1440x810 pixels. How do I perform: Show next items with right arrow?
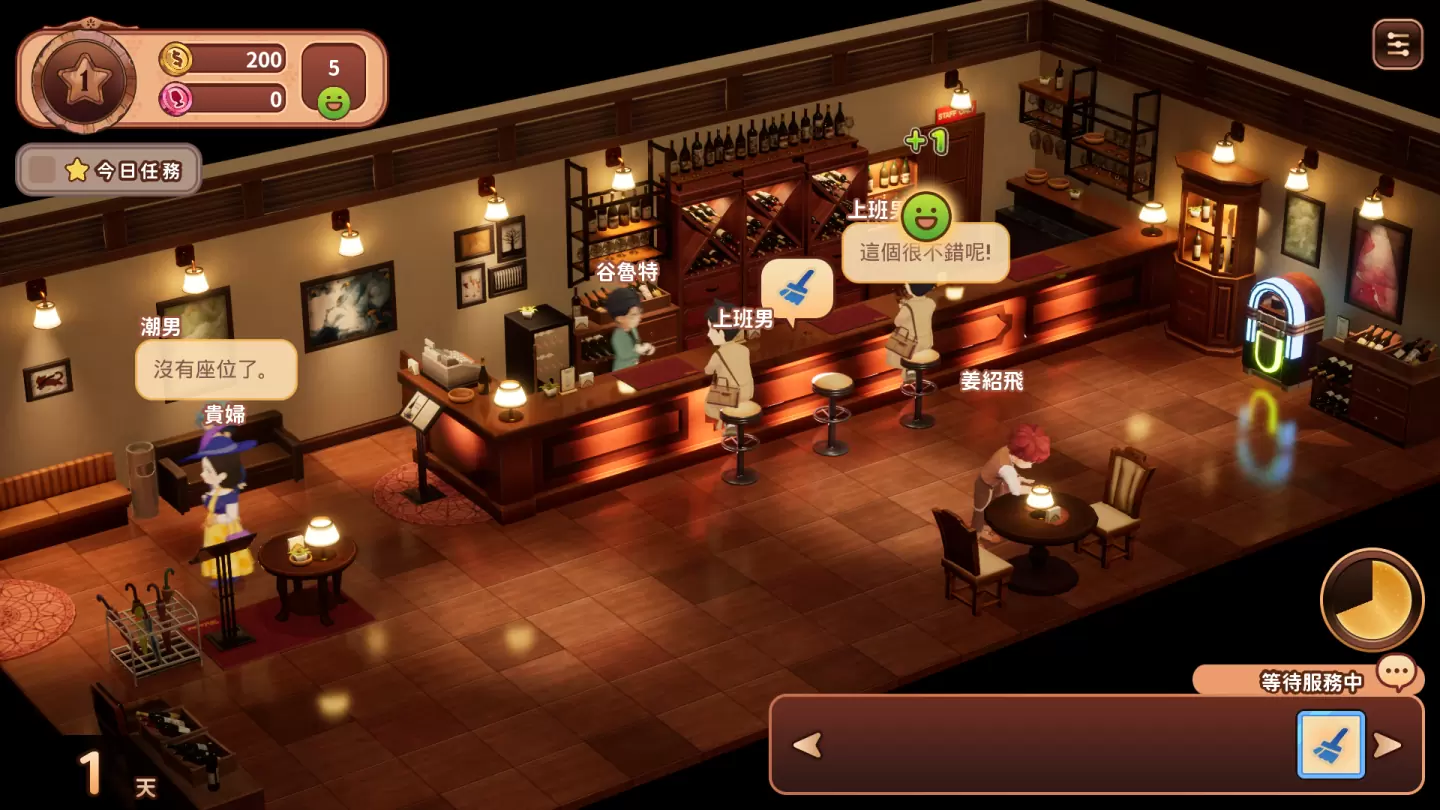click(1387, 745)
